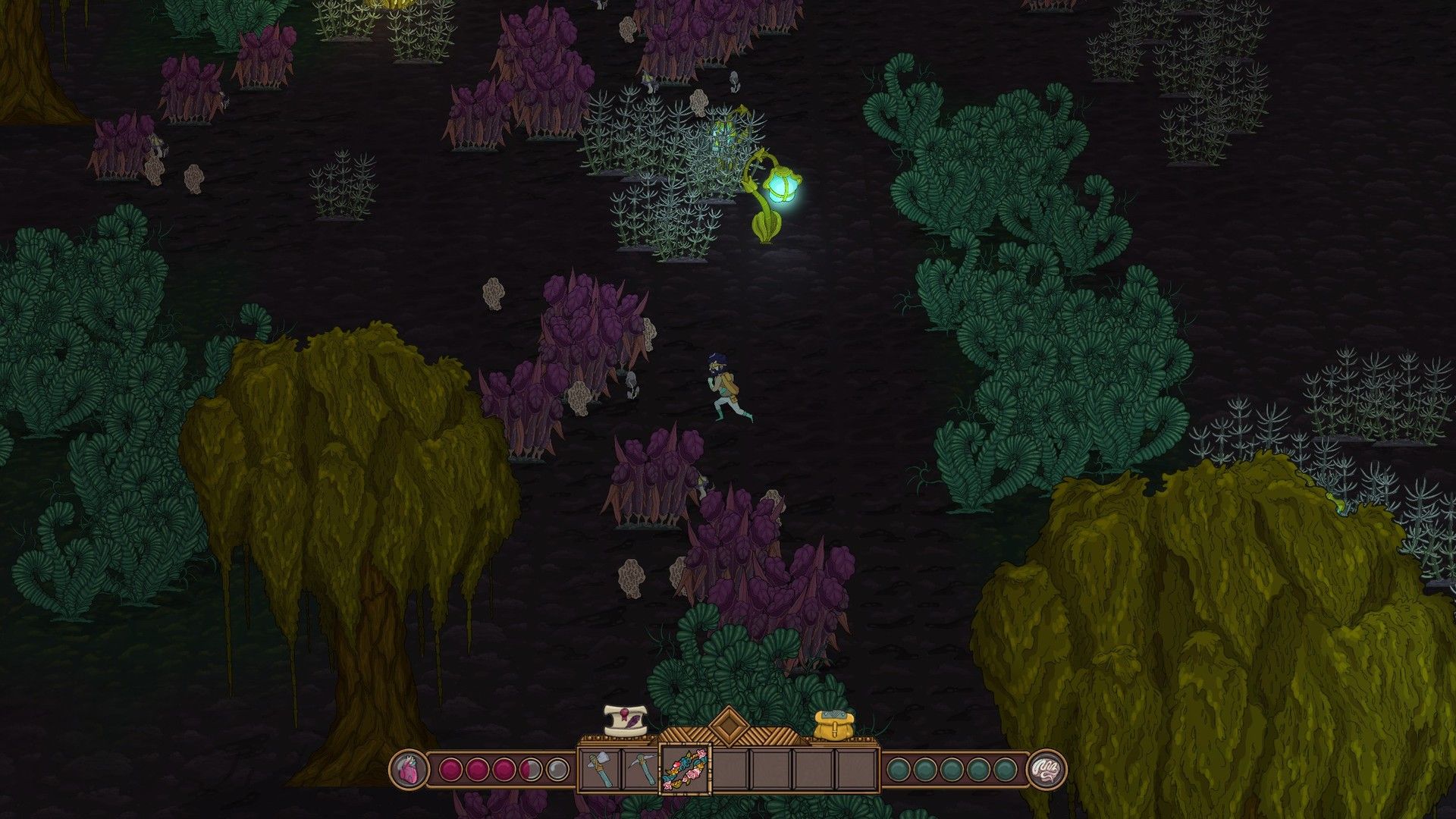
Task: Open the yellow backpack inventory
Action: [834, 726]
